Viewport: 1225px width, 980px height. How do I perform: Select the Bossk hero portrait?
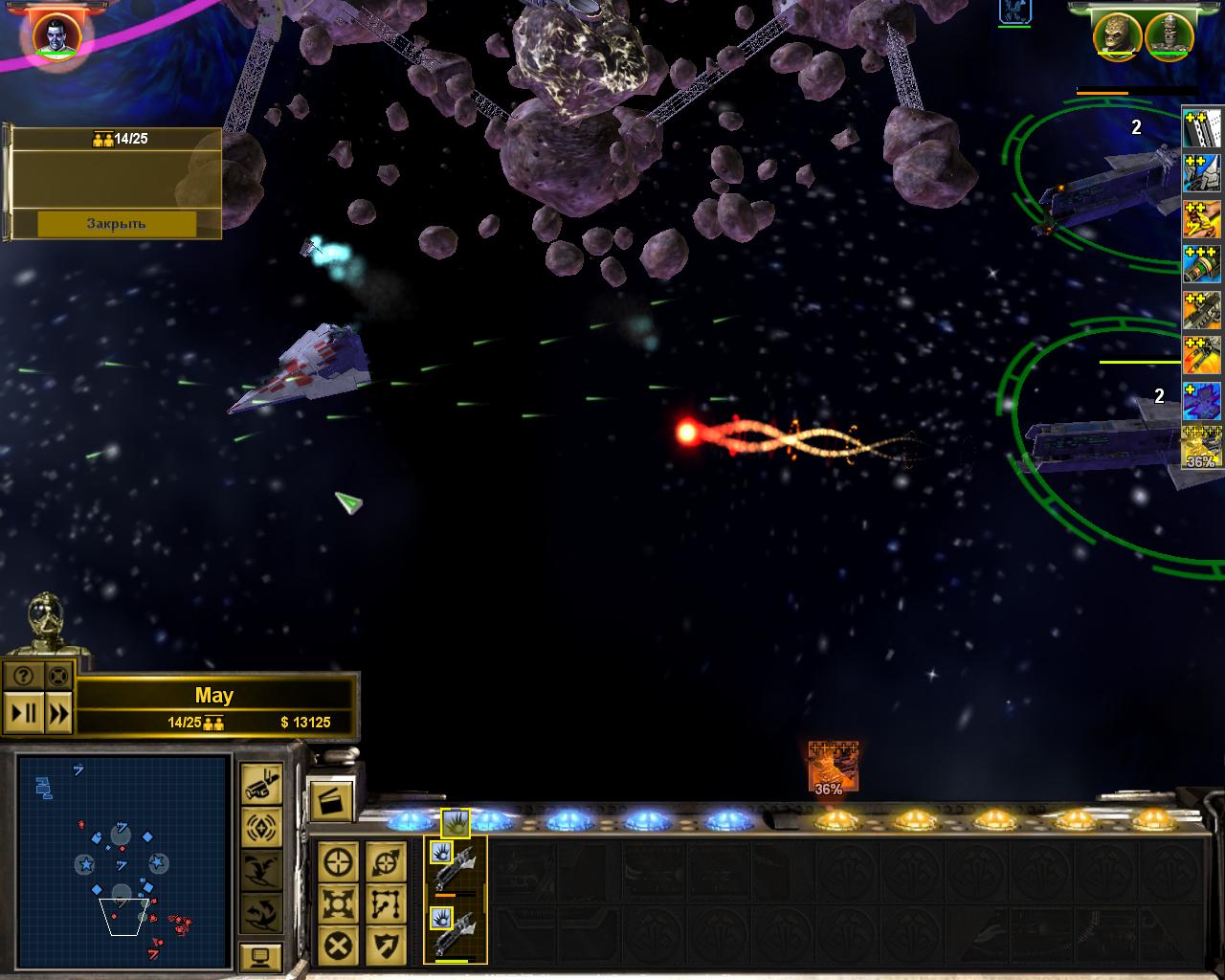(1118, 35)
